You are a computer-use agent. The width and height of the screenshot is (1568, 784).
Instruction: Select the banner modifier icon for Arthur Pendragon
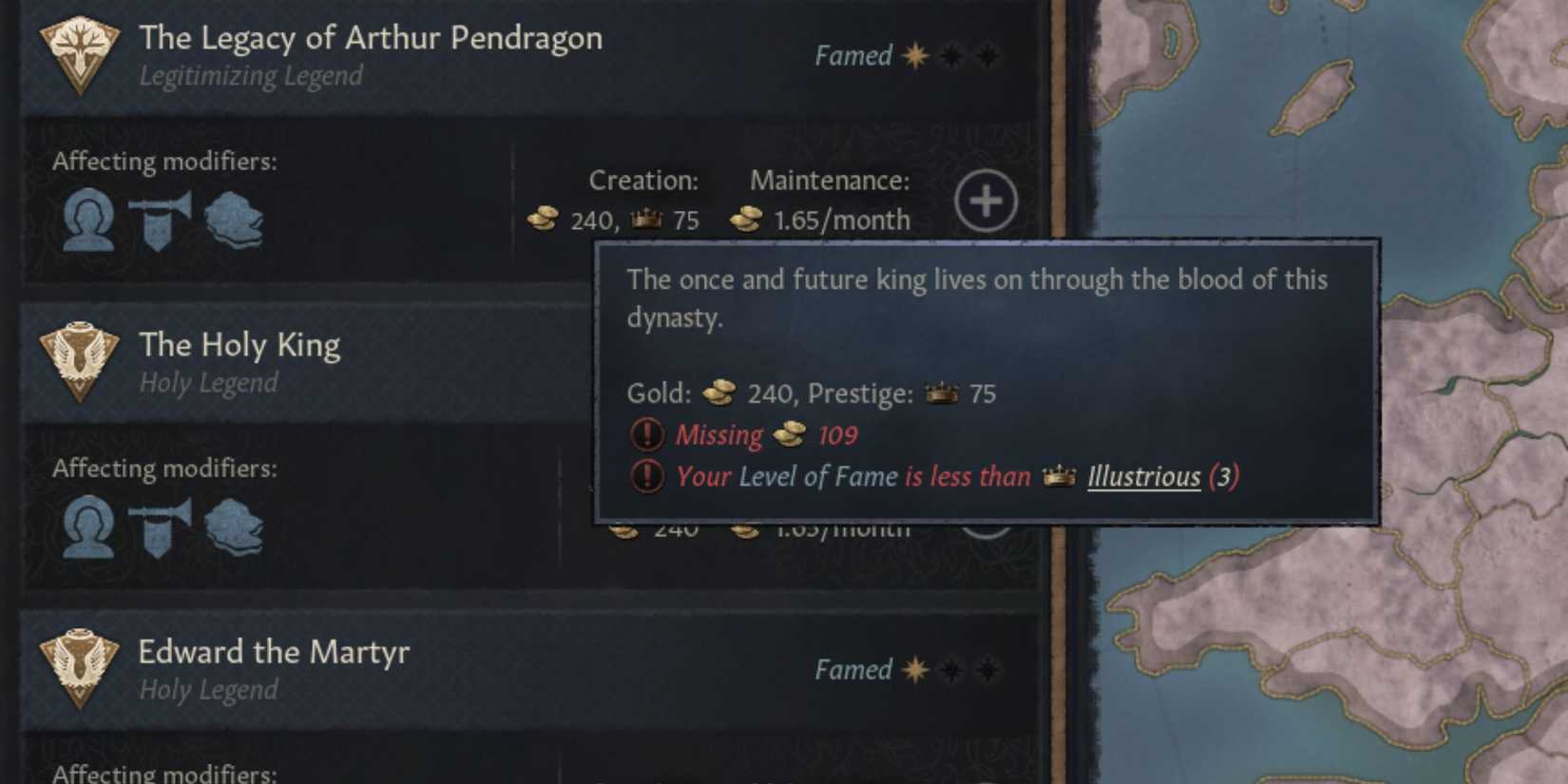click(160, 220)
